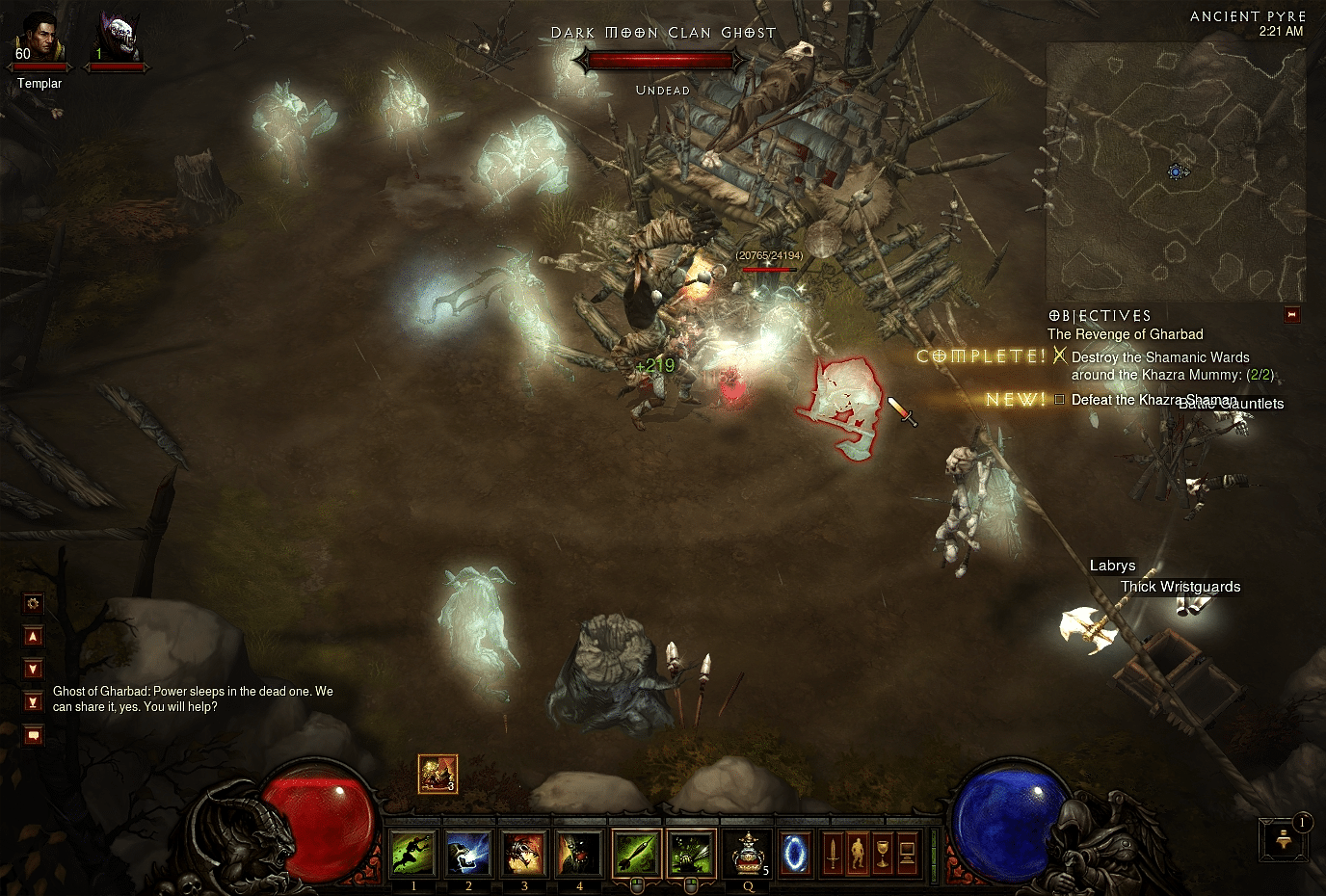Click the Undead boss health bar
This screenshot has width=1326, height=896.
(661, 60)
